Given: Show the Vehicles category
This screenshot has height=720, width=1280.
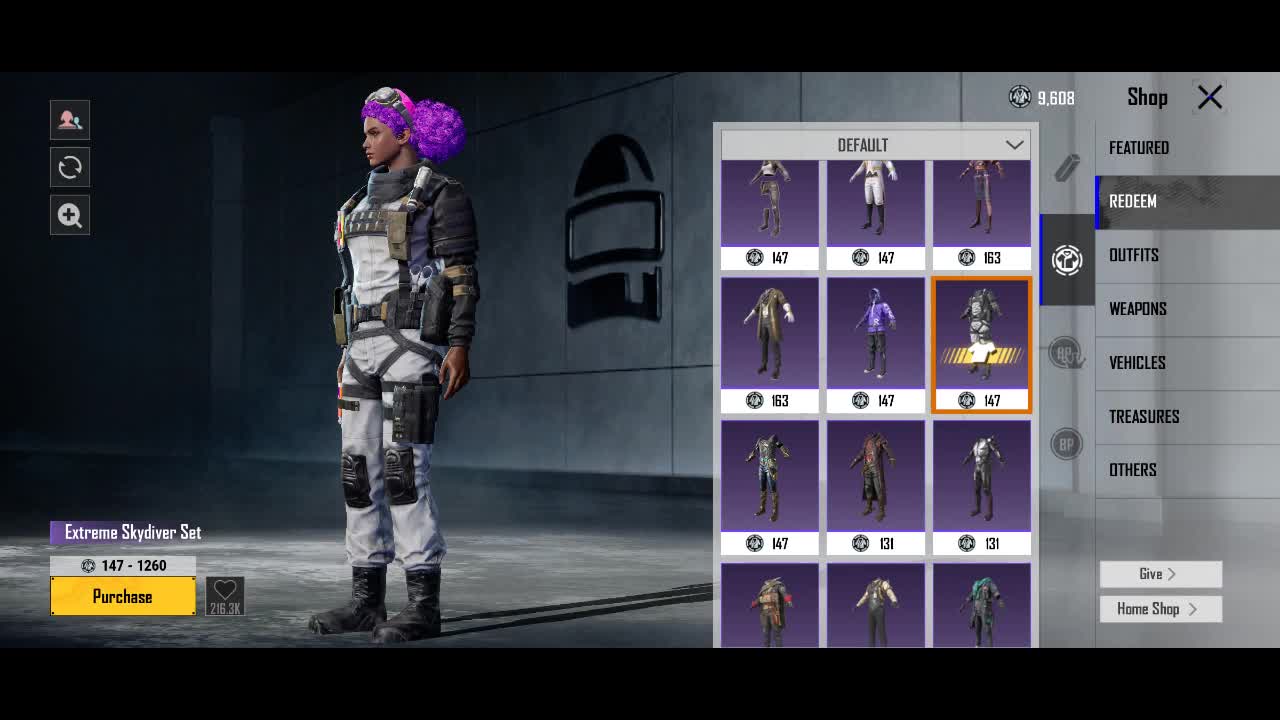Looking at the screenshot, I should (1137, 363).
